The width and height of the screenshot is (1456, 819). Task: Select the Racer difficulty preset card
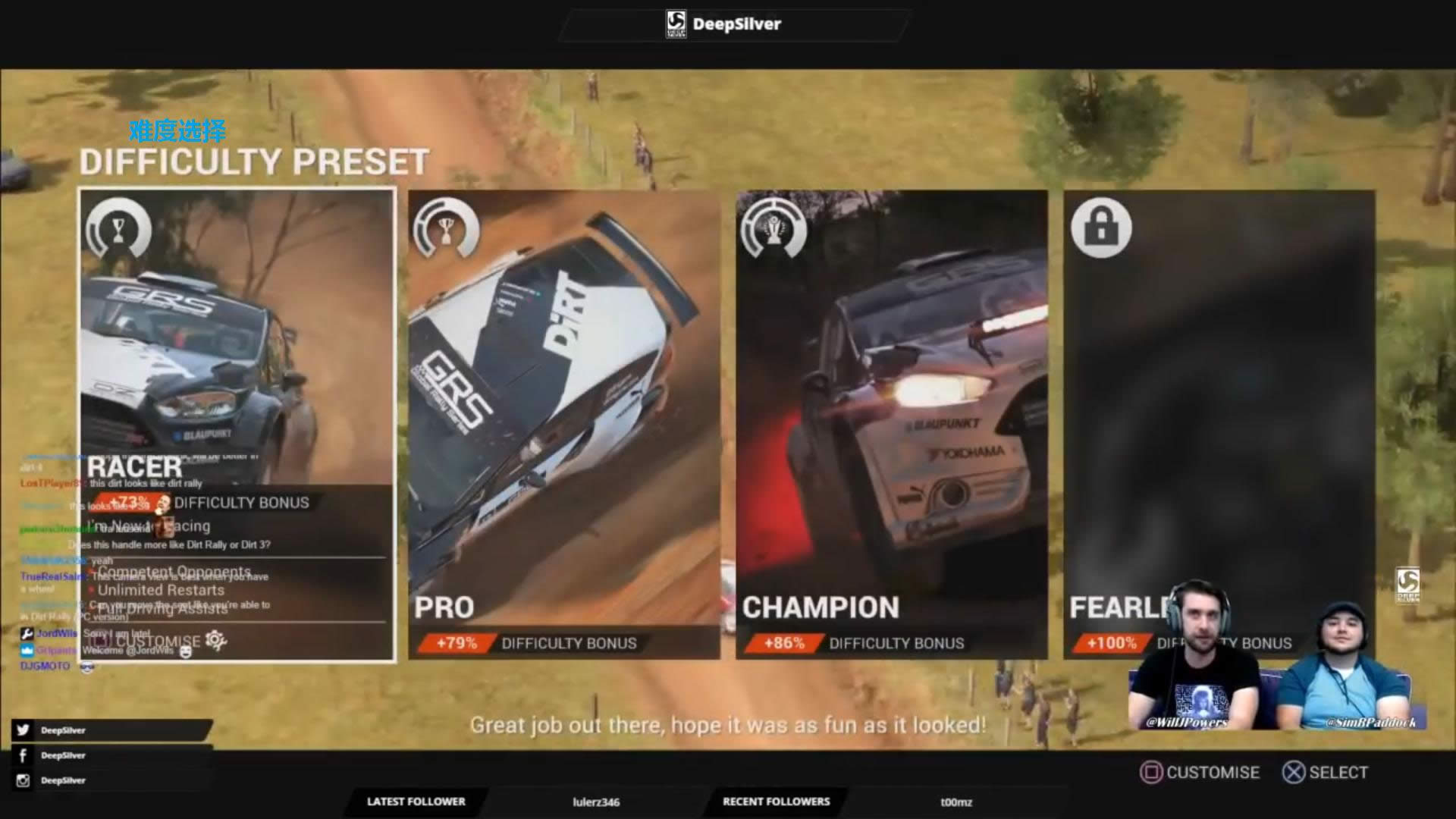pos(237,341)
